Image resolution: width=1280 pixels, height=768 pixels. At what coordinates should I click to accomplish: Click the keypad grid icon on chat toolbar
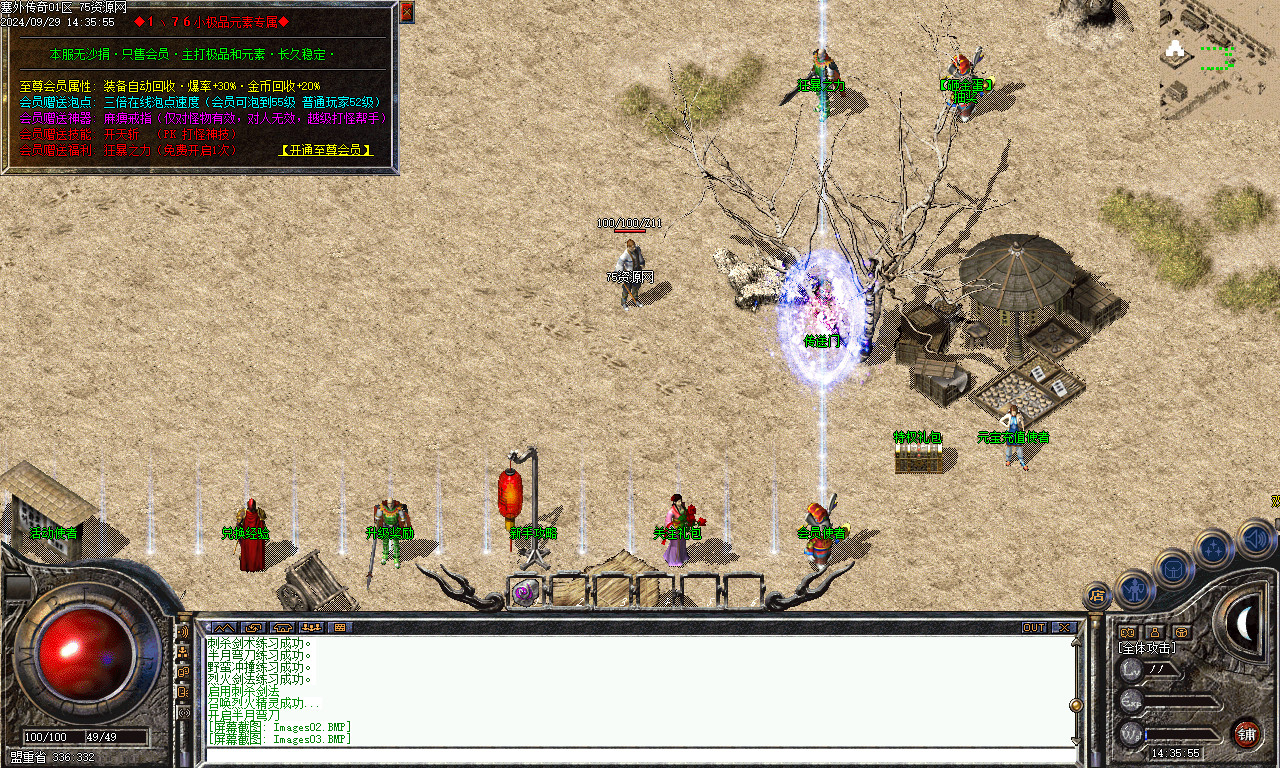tap(339, 627)
